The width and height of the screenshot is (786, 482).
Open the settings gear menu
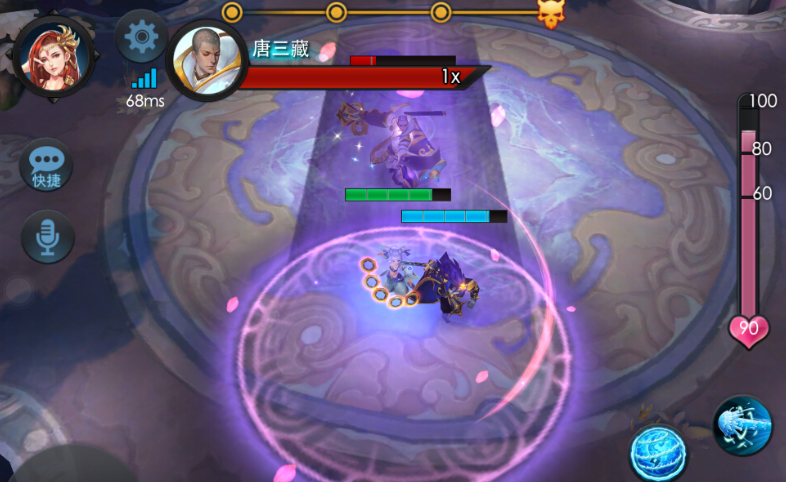(142, 38)
